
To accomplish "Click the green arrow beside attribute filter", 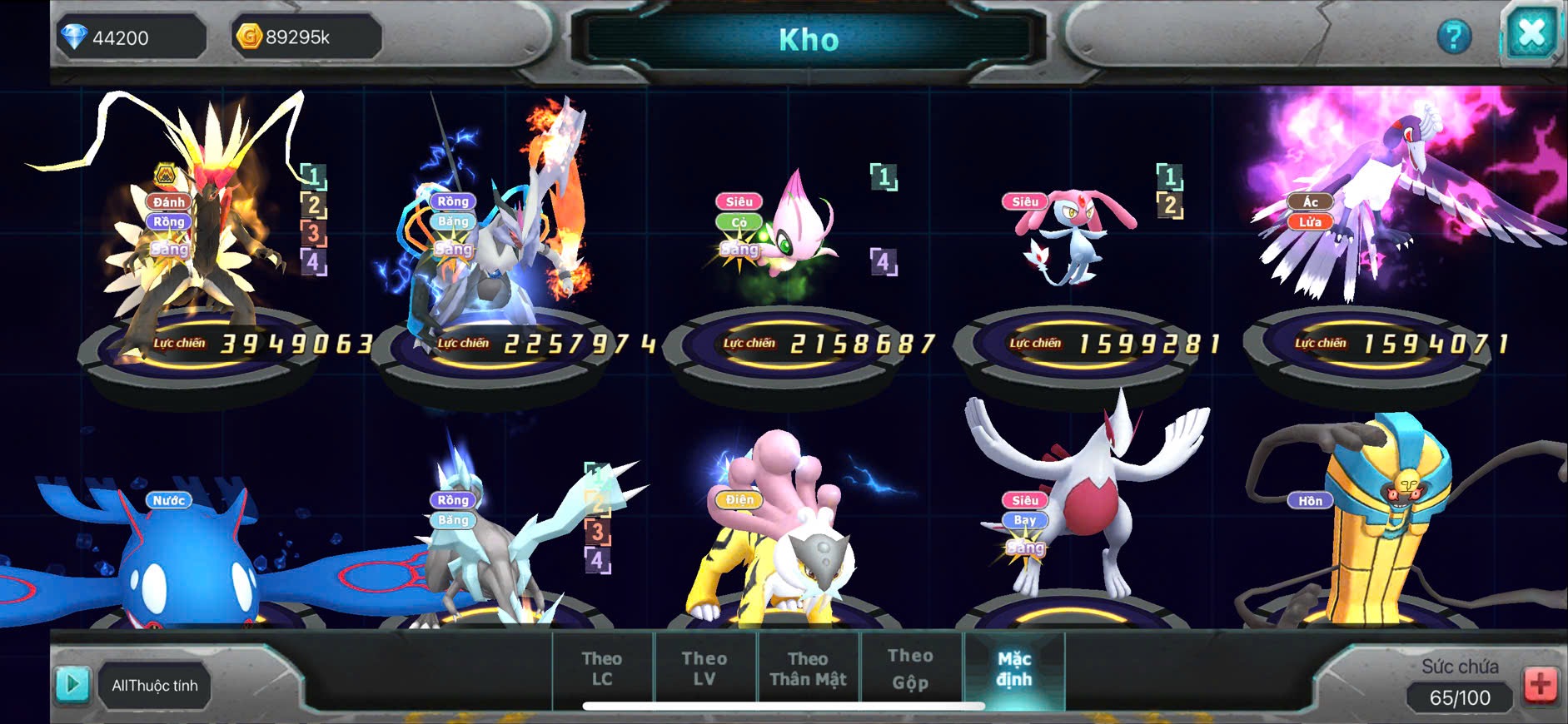I will 72,685.
